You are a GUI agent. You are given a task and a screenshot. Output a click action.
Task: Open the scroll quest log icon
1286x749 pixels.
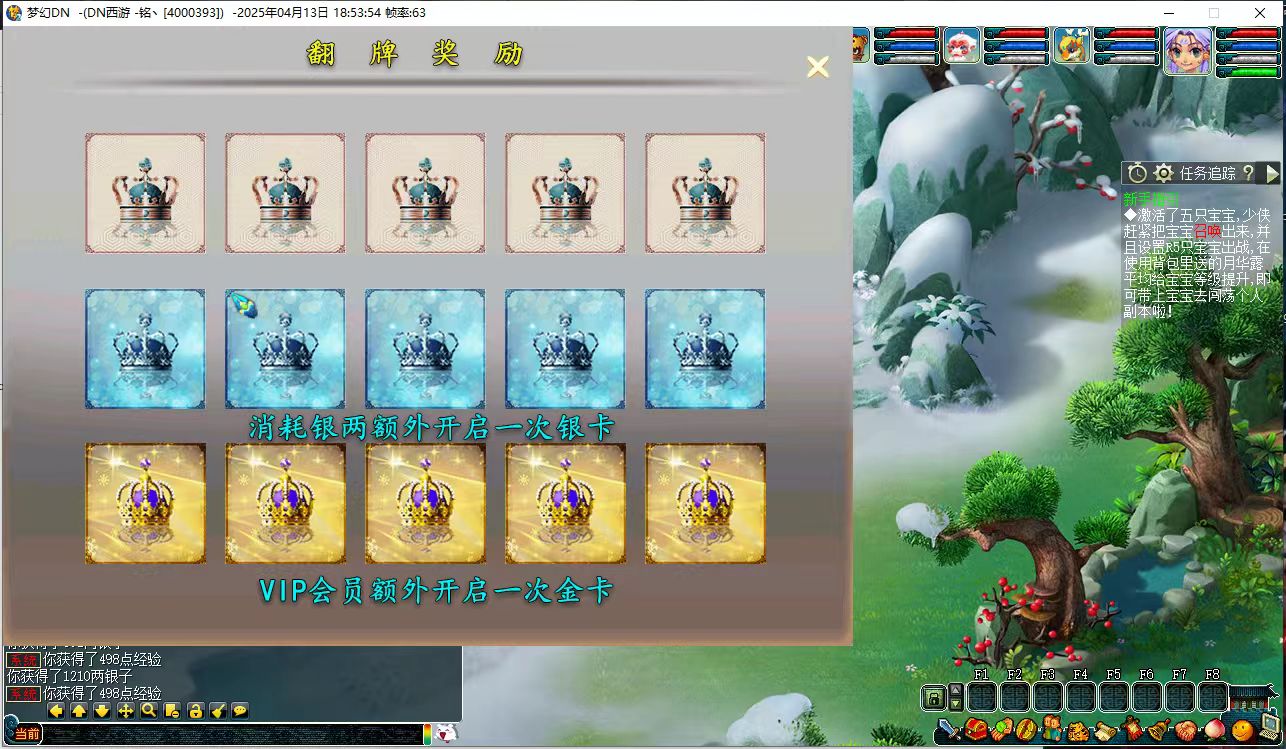pos(1105,731)
